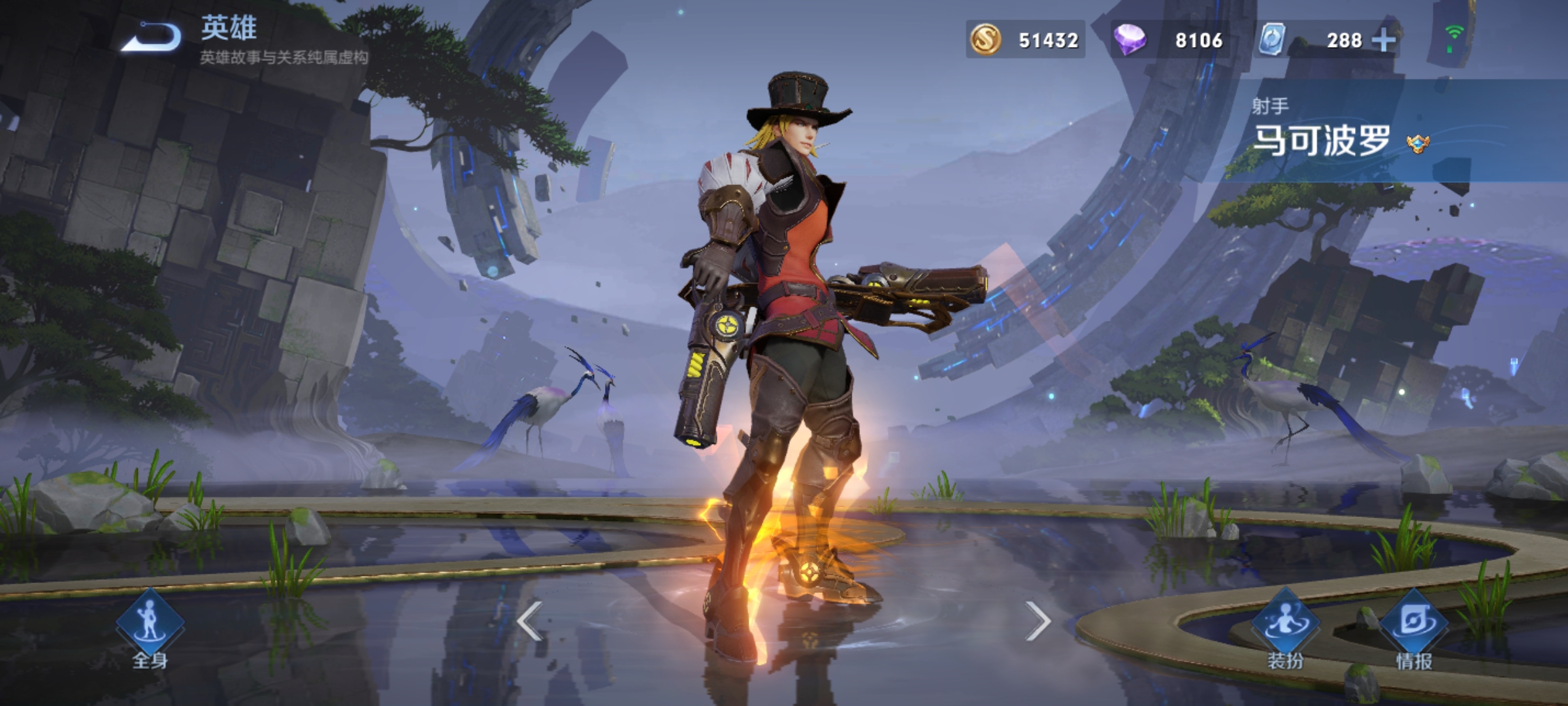Go back using the return arrow
1568x706 pixels.
pos(152,36)
